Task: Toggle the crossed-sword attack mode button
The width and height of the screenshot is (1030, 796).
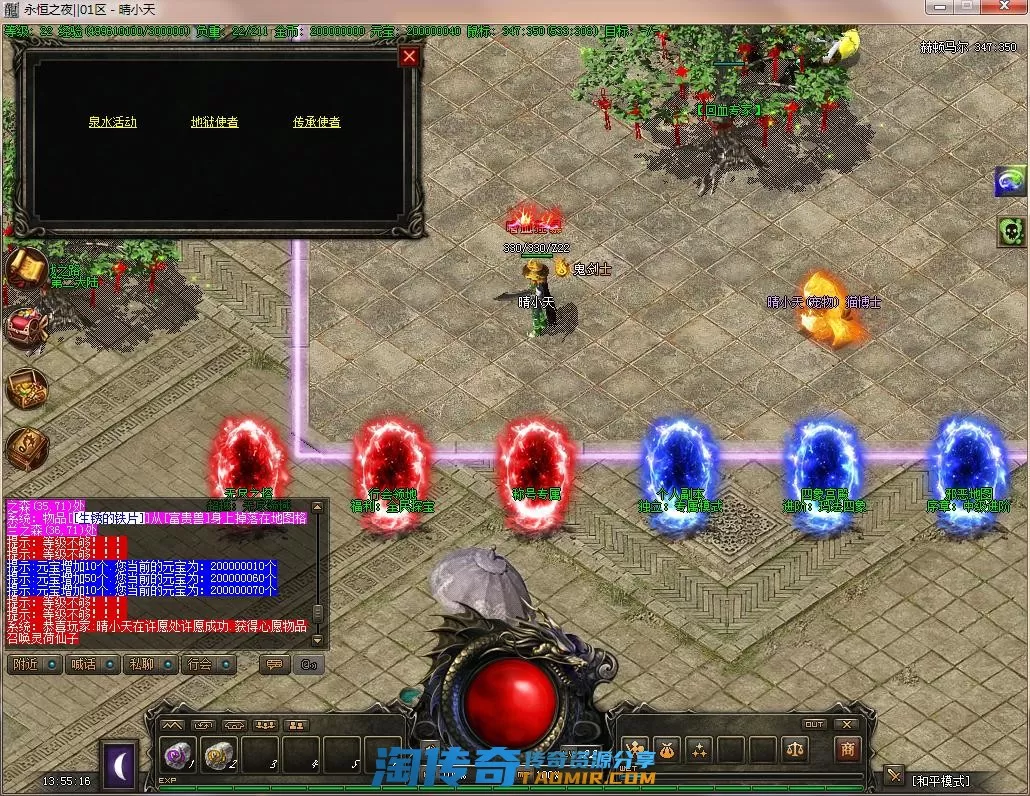Action: 894,776
